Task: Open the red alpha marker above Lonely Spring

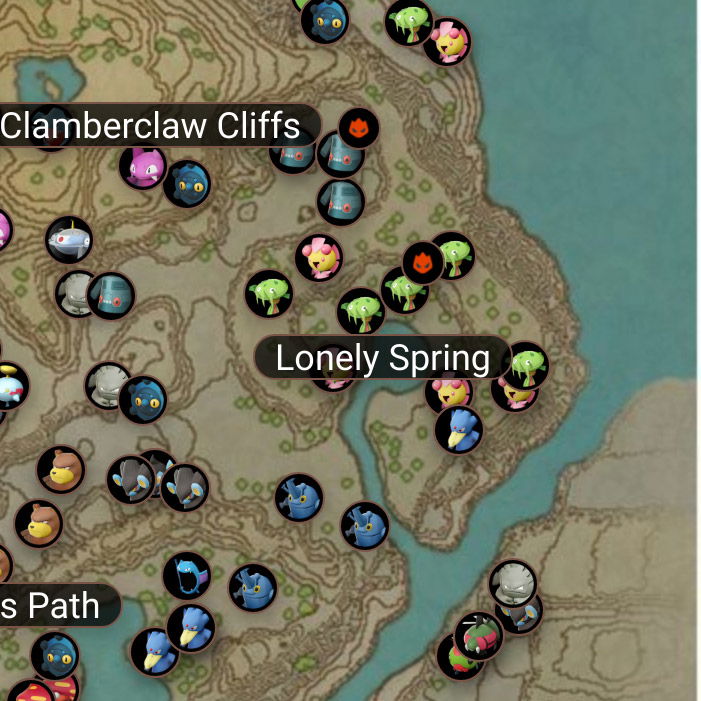Action: [x=422, y=262]
